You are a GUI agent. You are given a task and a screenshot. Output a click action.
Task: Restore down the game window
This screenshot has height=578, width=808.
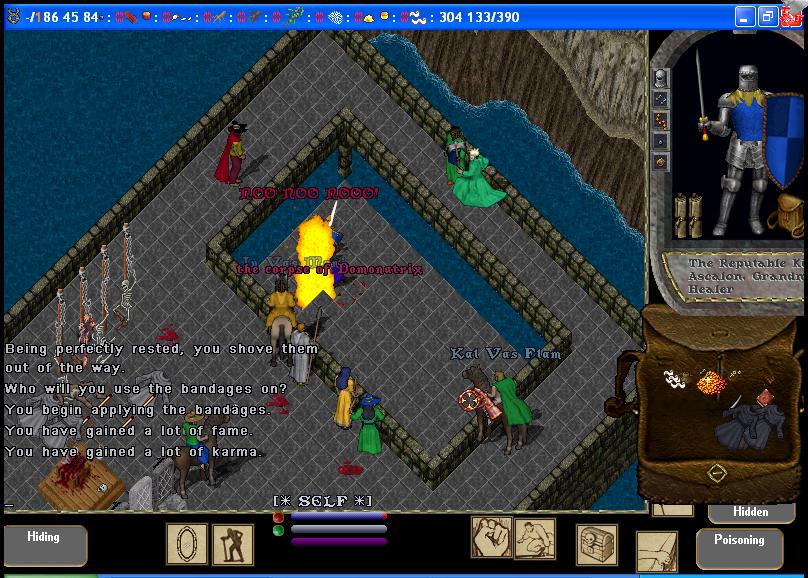(x=768, y=17)
